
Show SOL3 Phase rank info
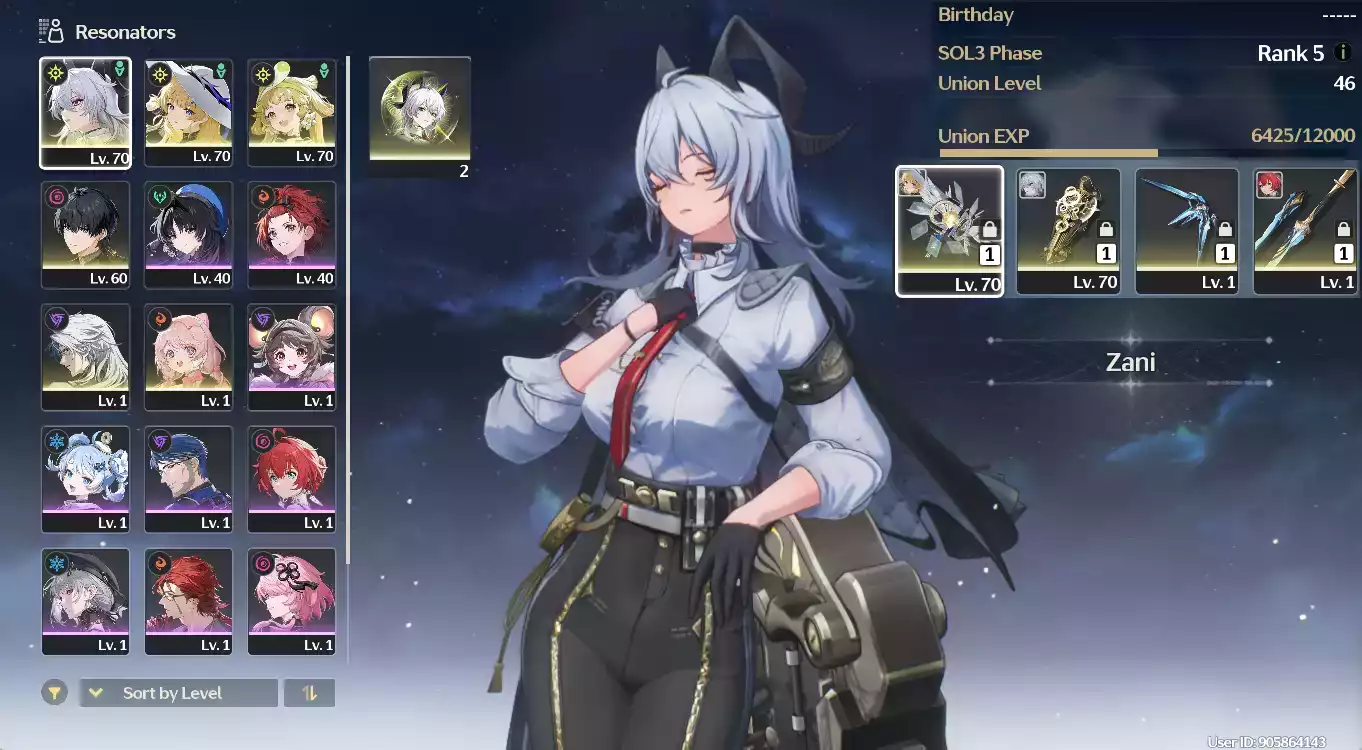click(x=1343, y=53)
